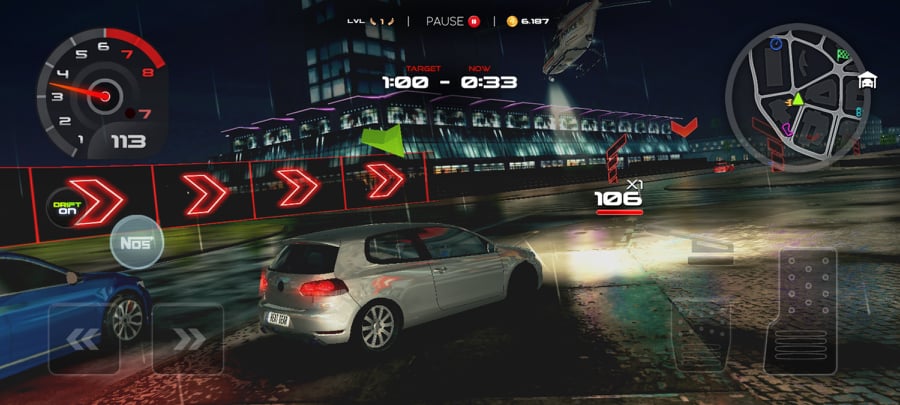
Task: Select the blue stopwatch marker on the minimap
Action: (776, 44)
